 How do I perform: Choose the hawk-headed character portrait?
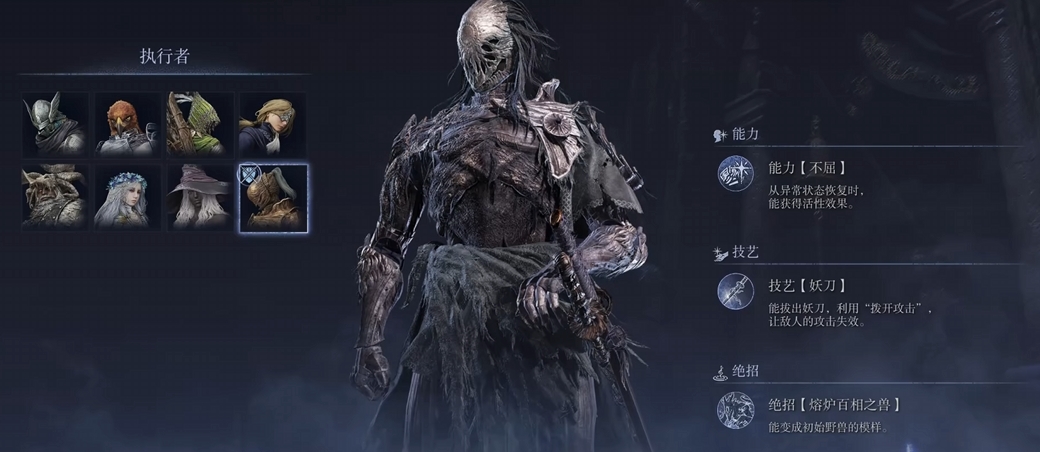(128, 125)
